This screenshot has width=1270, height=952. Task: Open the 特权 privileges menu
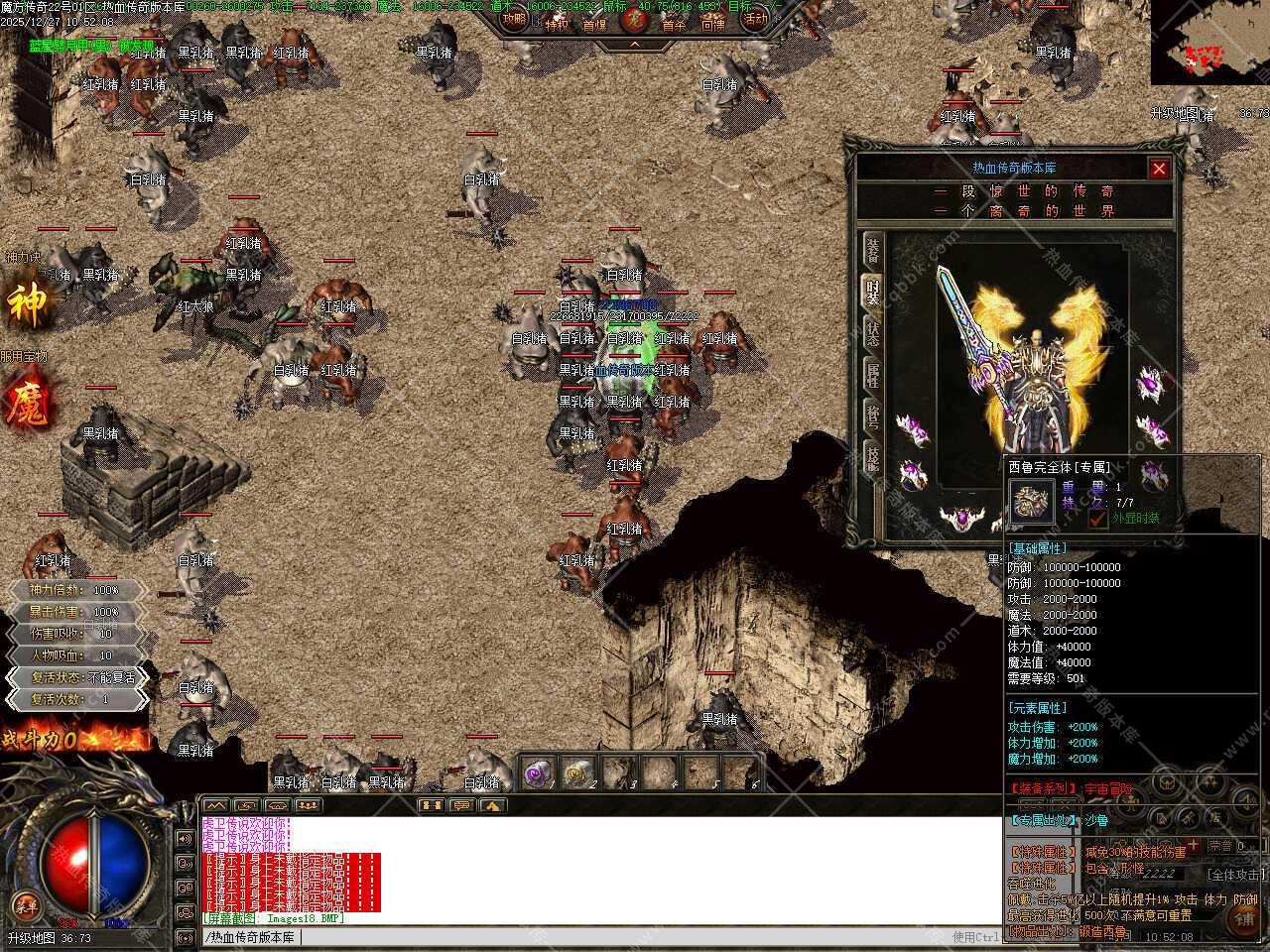pyautogui.click(x=556, y=24)
